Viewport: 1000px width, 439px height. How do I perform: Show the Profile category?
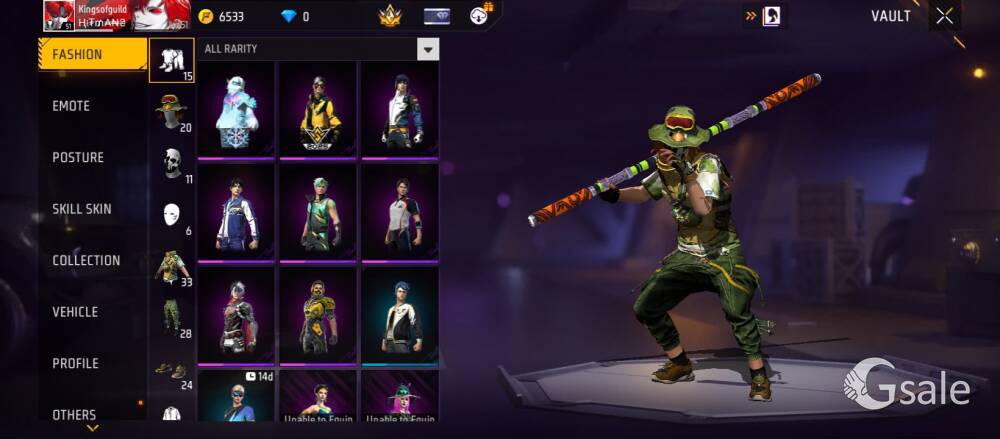tap(75, 363)
